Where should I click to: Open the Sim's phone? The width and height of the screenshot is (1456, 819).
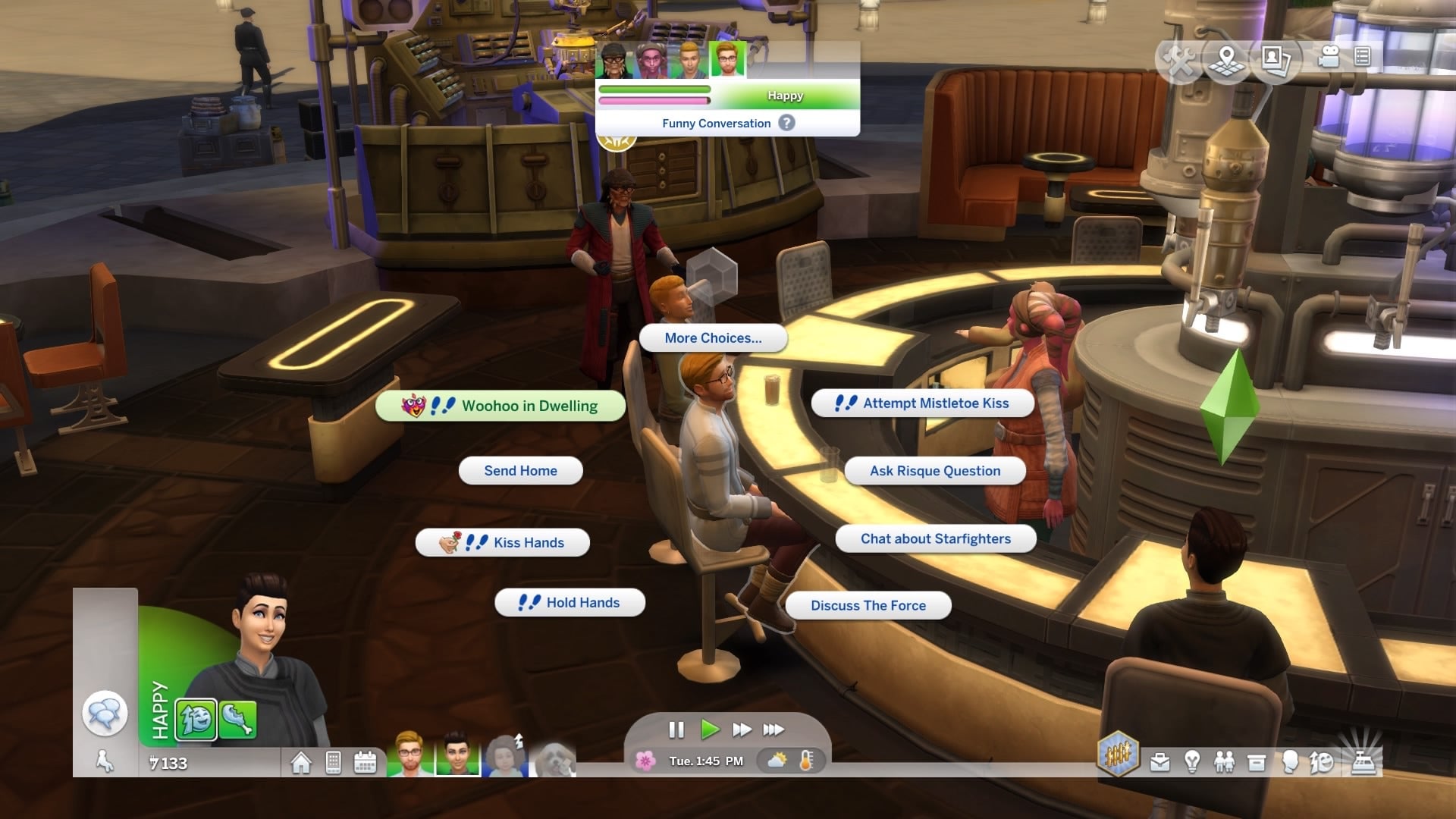pyautogui.click(x=333, y=762)
